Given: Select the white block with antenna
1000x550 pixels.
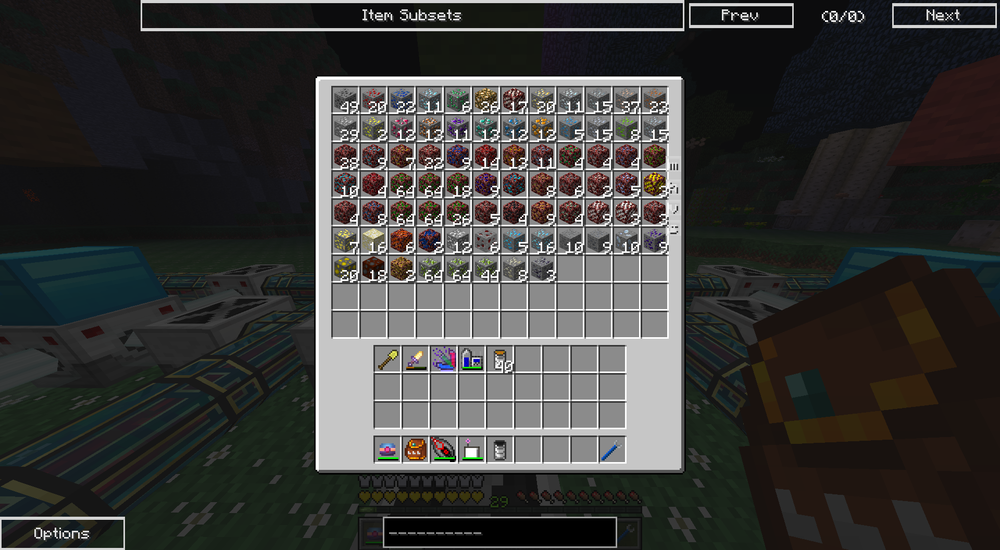Looking at the screenshot, I should pyautogui.click(x=472, y=450).
